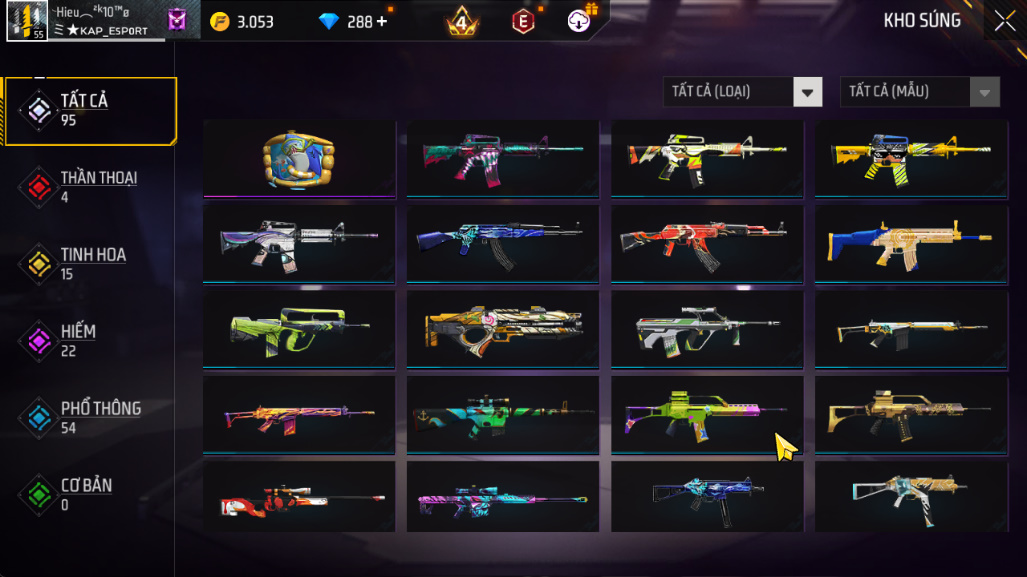Switch to the Tất Cả rarity tab
This screenshot has height=577, width=1027.
(90, 110)
